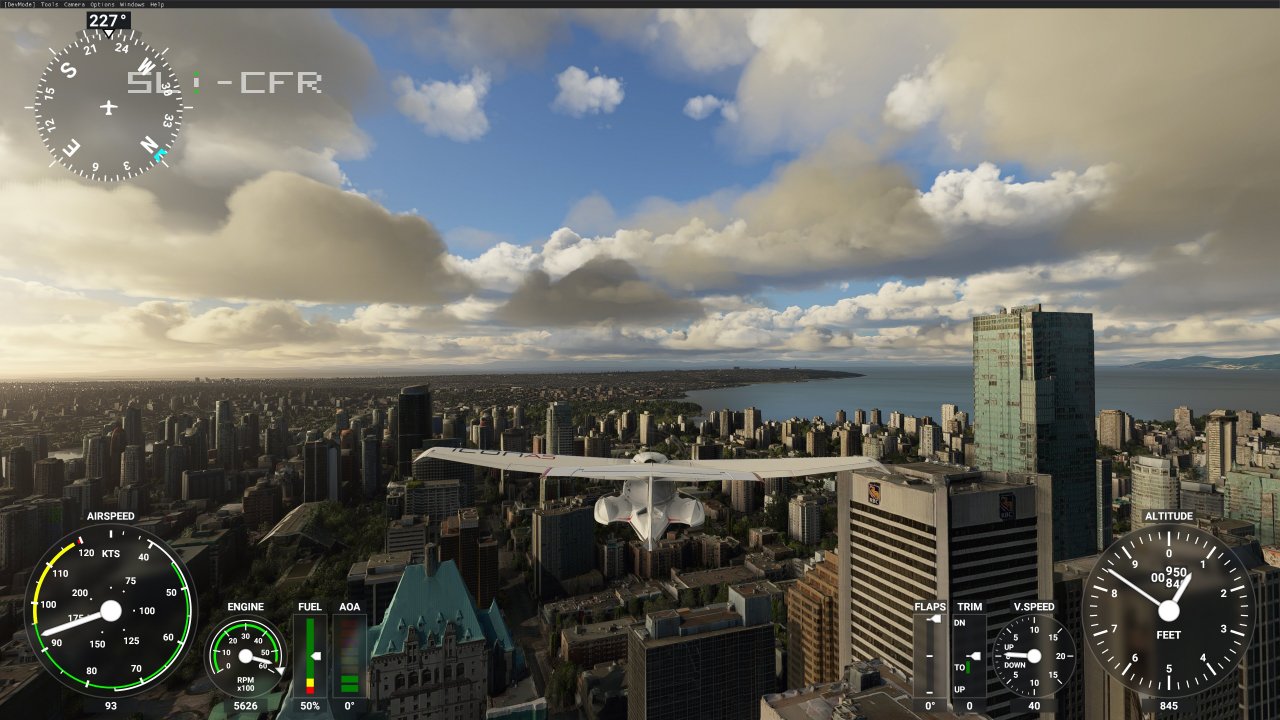Click the Fuel level indicator bar
The image size is (1280, 720).
click(311, 655)
